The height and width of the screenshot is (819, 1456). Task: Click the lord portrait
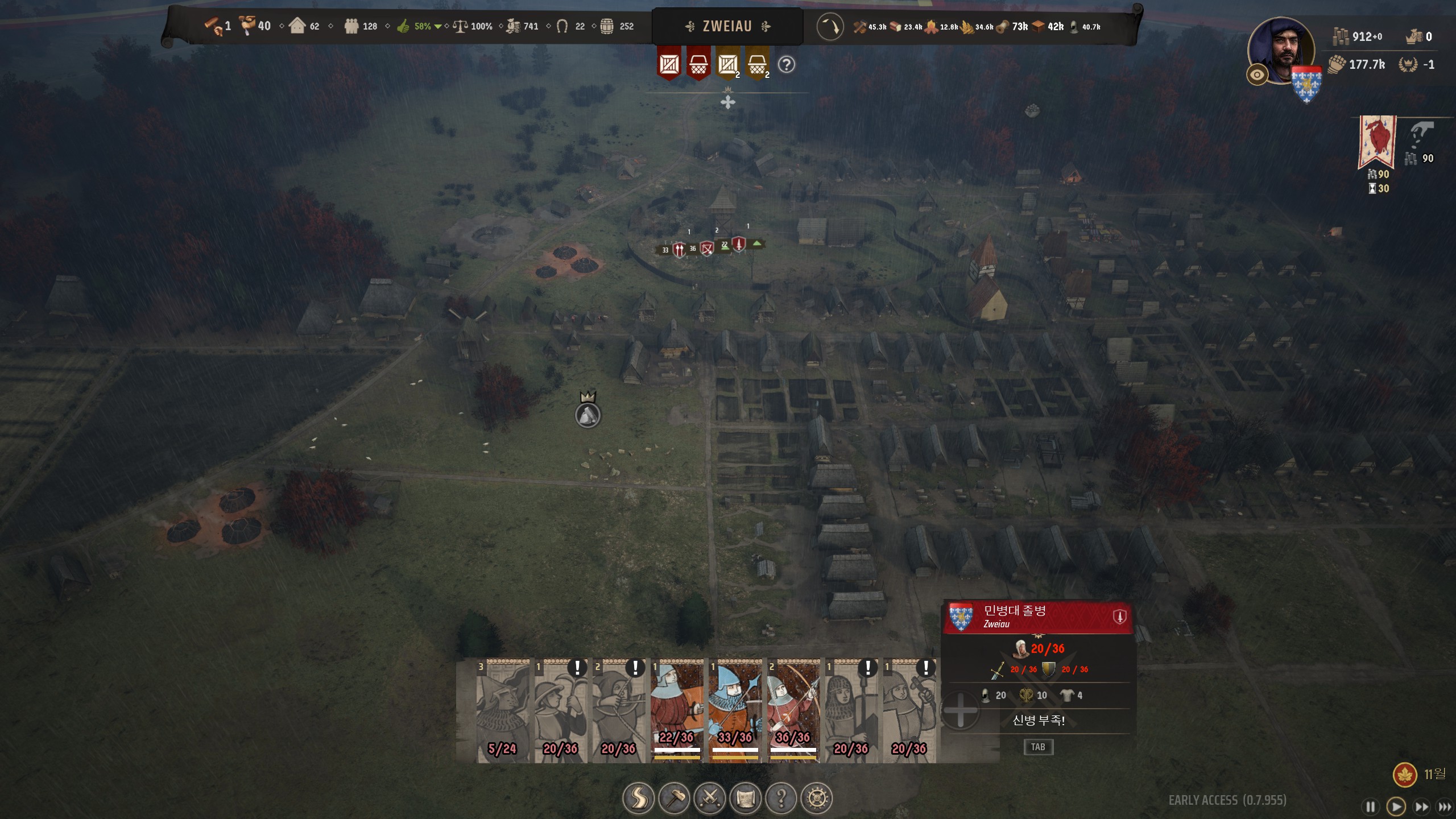click(x=1283, y=50)
